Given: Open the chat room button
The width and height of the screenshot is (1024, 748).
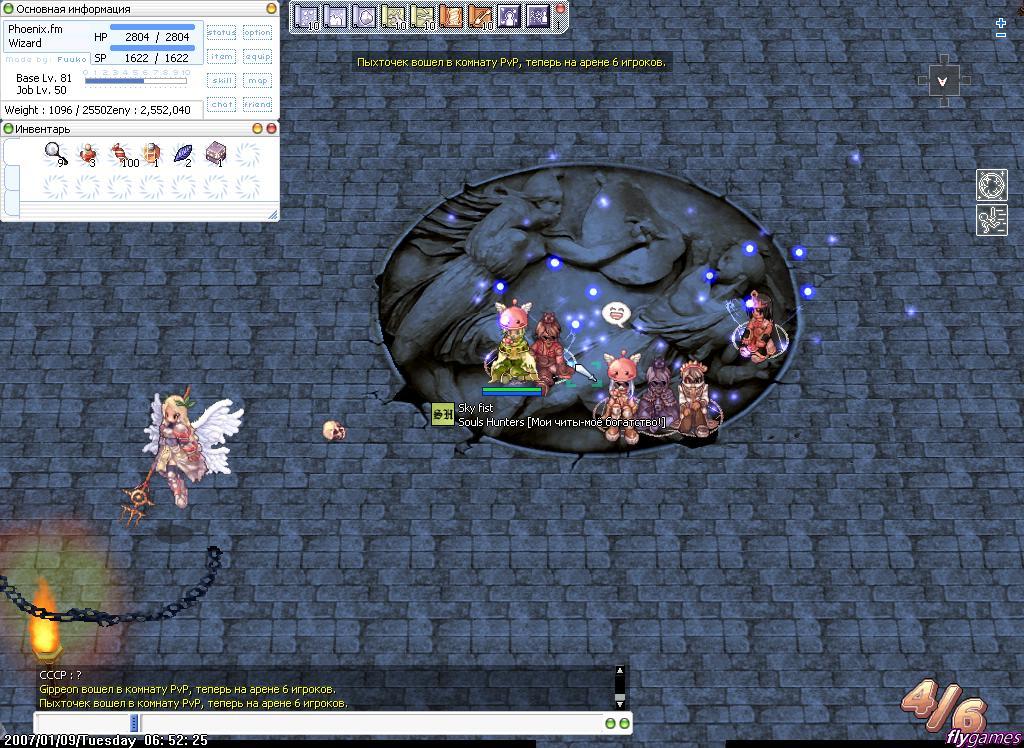Looking at the screenshot, I should 221,104.
